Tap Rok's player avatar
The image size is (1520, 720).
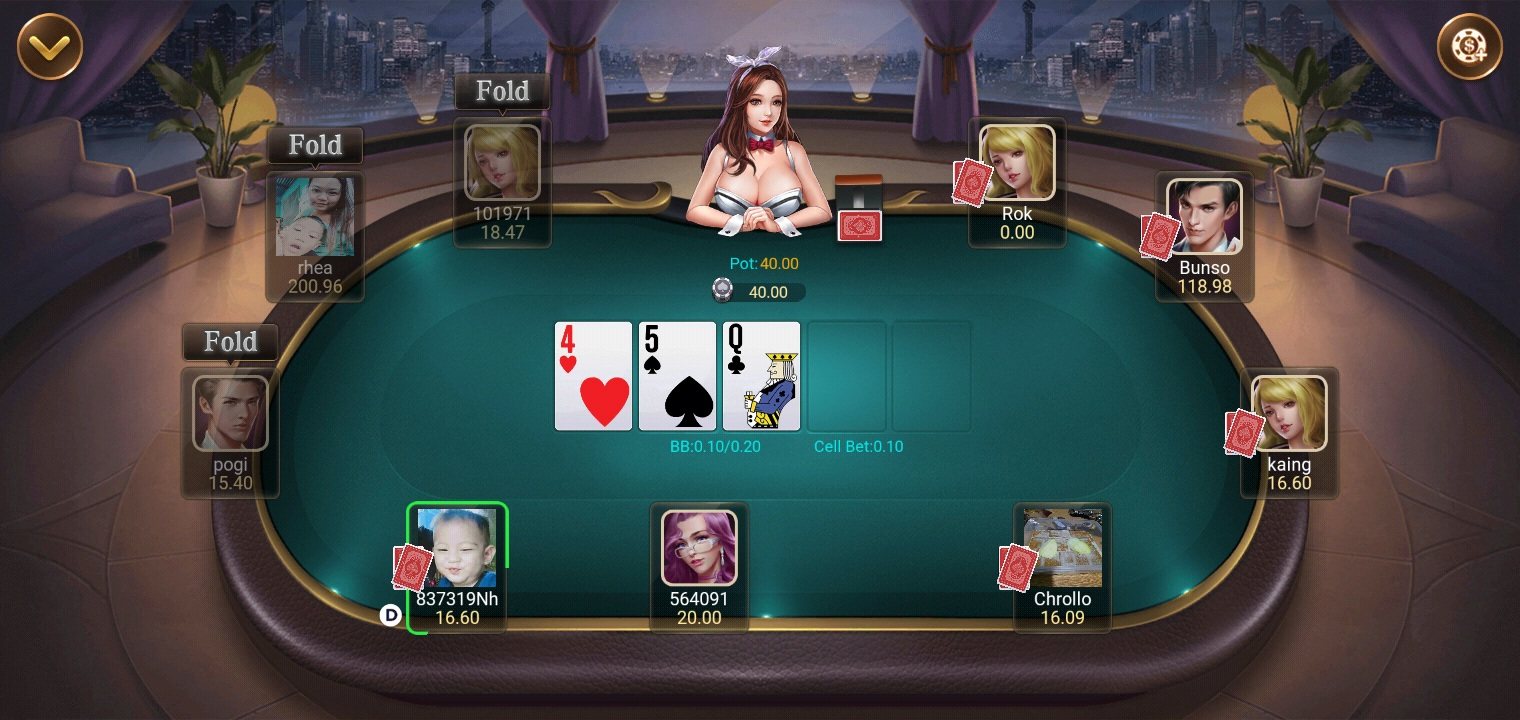[x=1016, y=162]
